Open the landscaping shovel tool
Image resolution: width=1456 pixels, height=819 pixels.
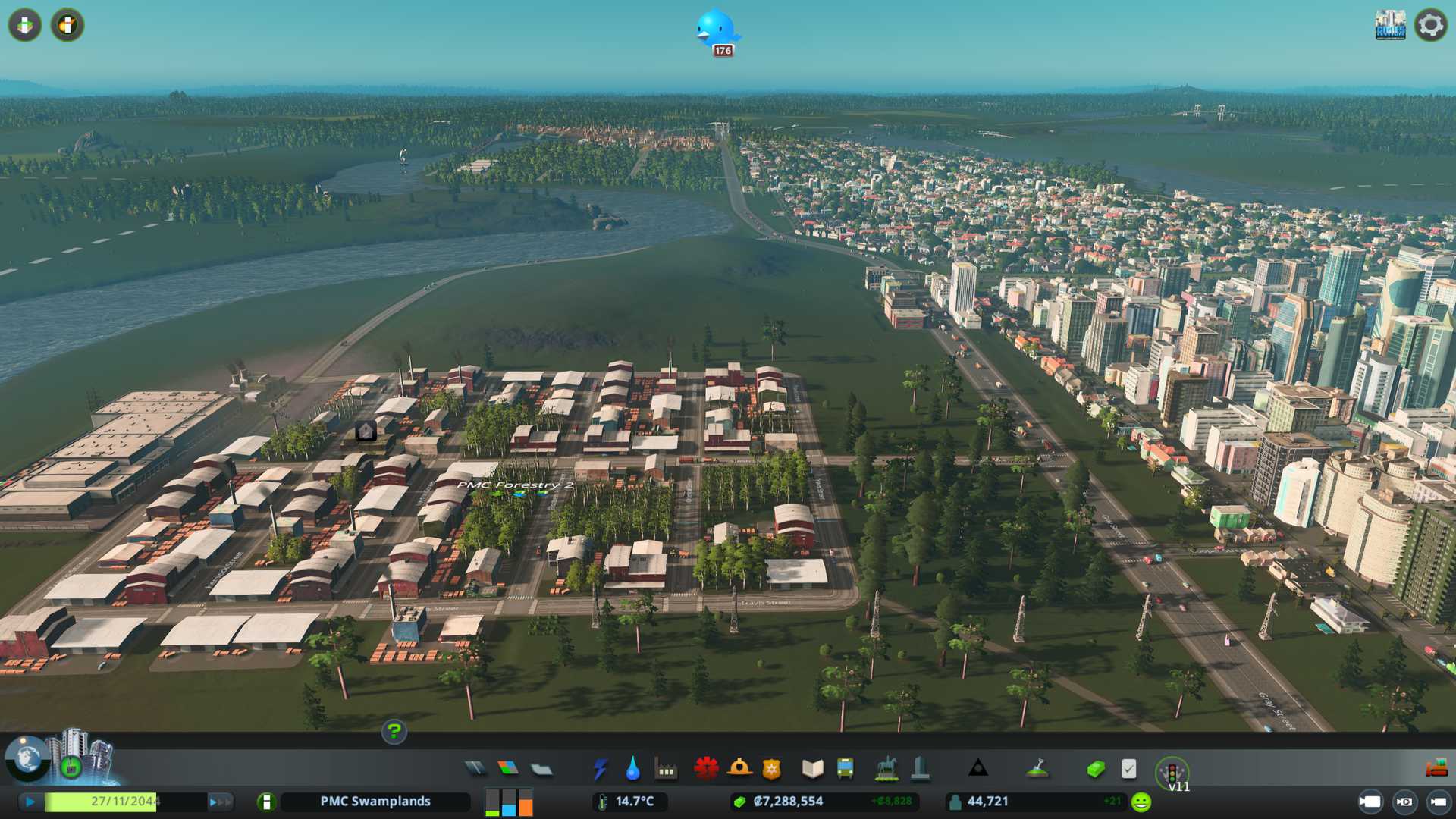tap(1037, 769)
